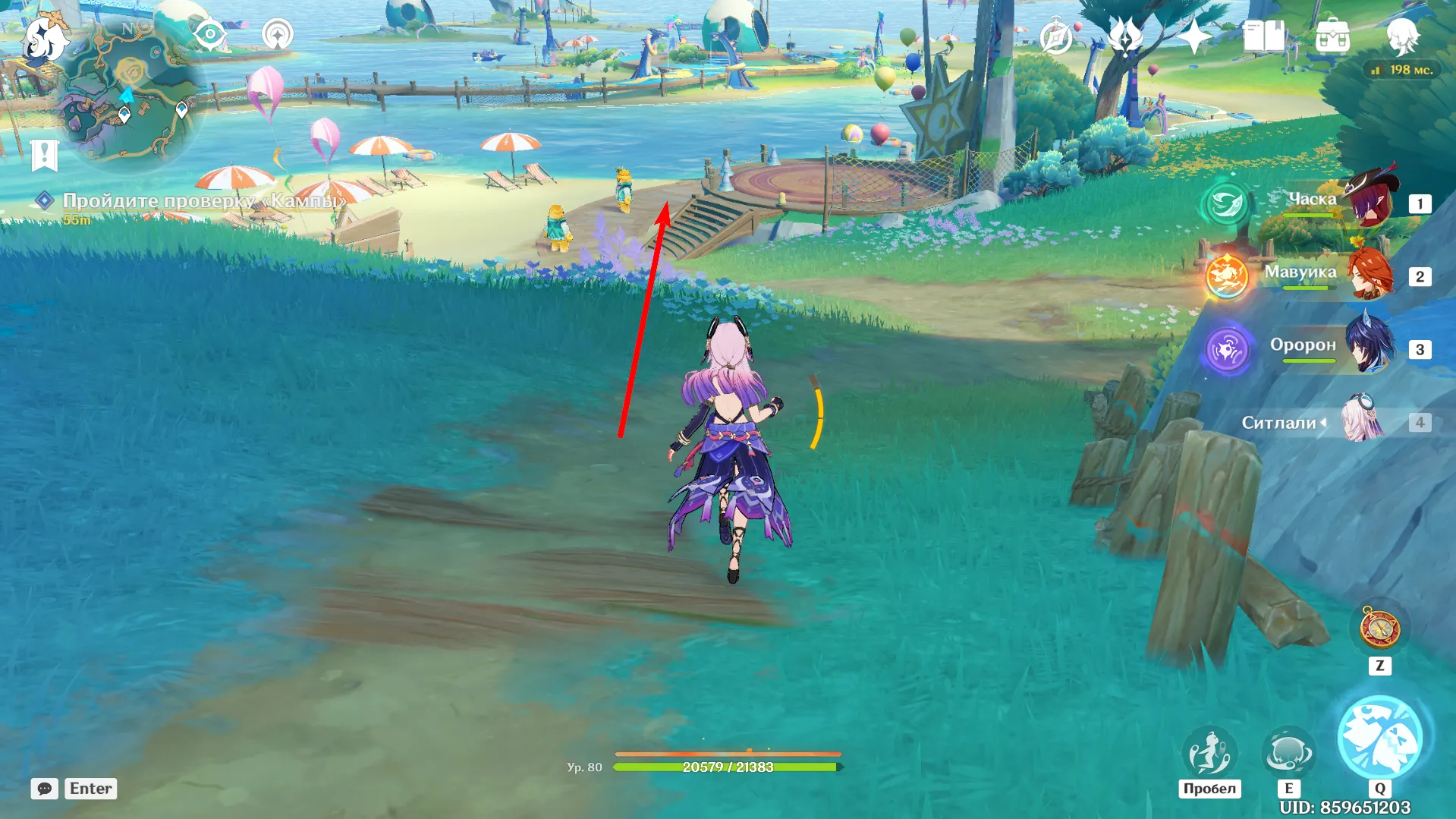Use the compass gadget icon
This screenshot has width=1456, height=819.
pos(1379,629)
